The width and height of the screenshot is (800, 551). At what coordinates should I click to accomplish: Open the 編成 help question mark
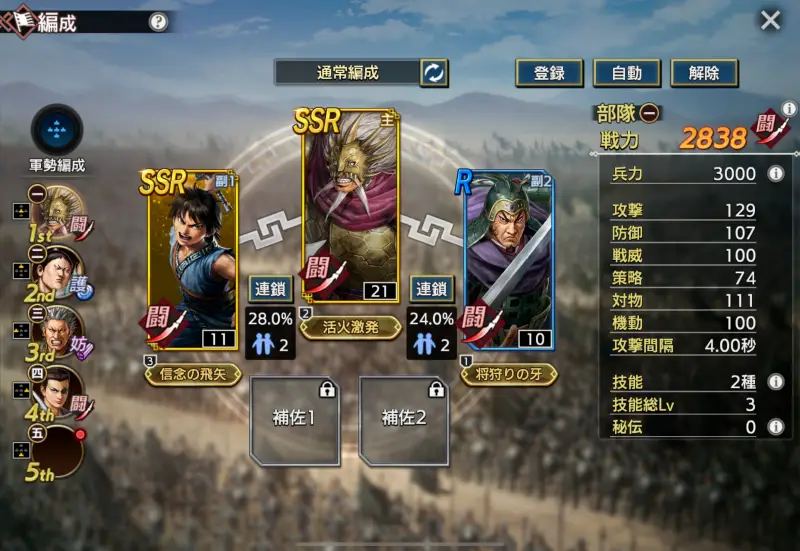pos(158,21)
